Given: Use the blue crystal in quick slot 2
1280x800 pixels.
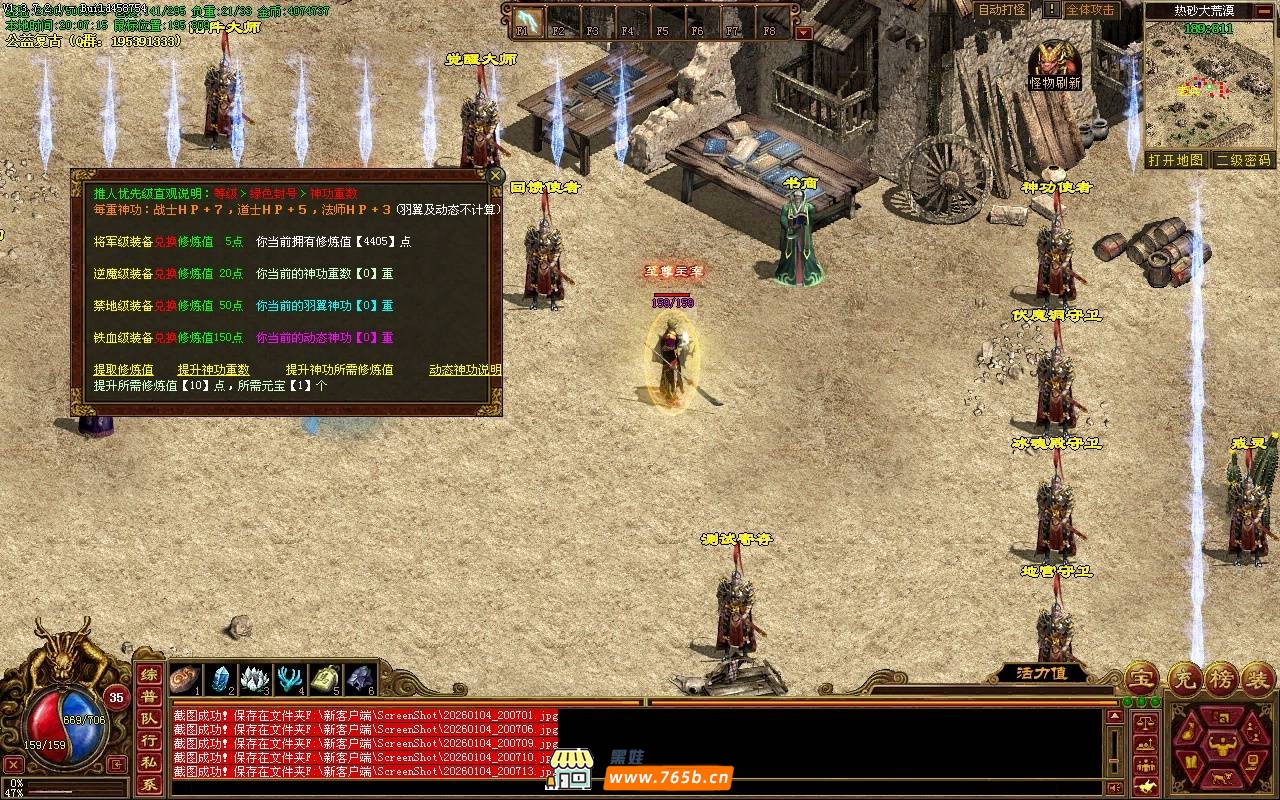Looking at the screenshot, I should (221, 679).
